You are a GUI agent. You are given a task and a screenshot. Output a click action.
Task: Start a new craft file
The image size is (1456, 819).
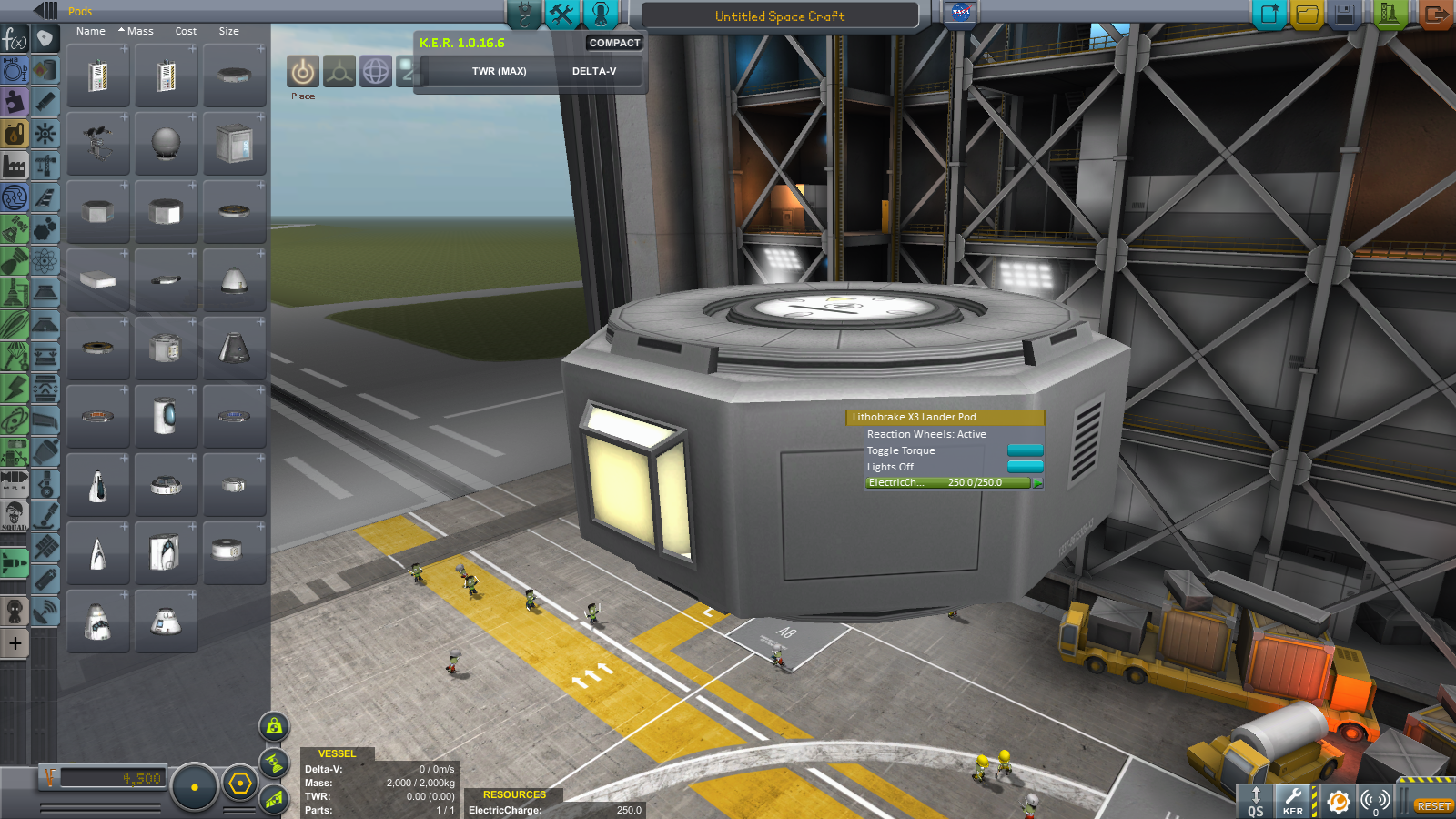1269,15
